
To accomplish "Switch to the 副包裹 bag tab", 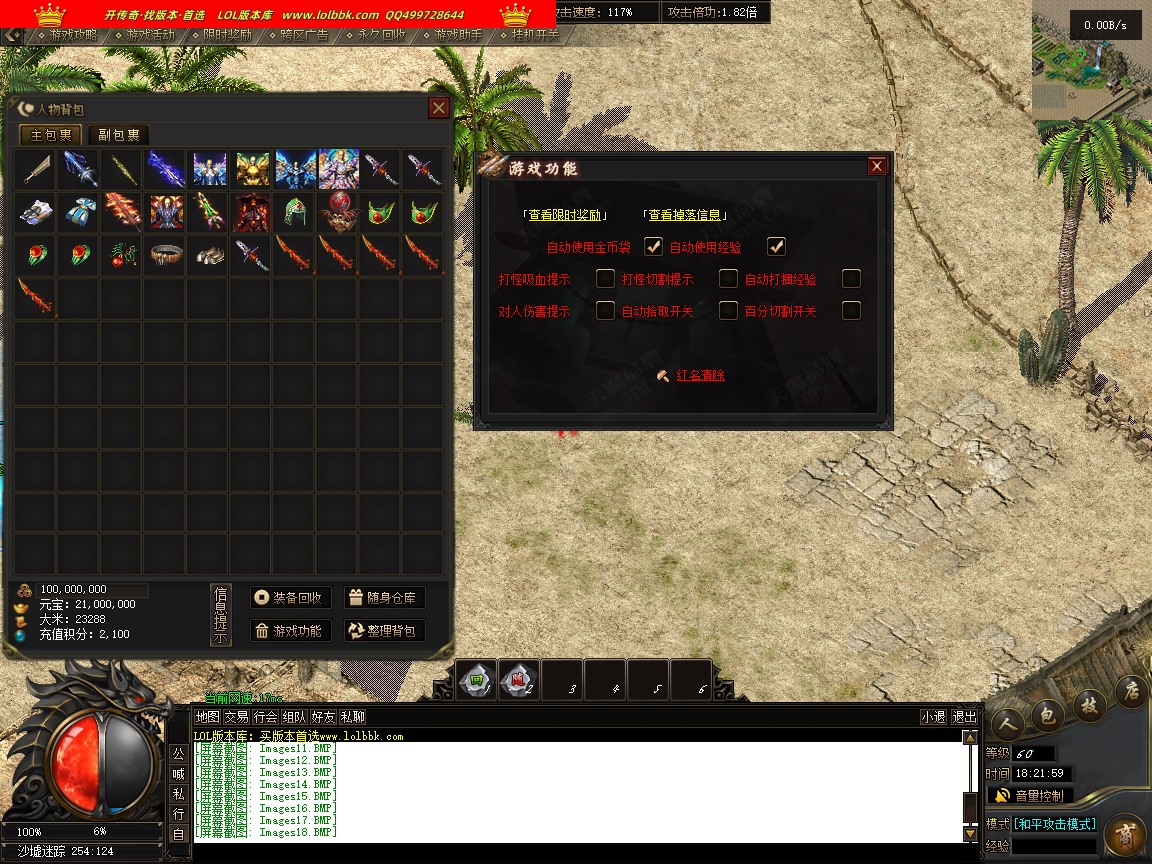I will [x=119, y=135].
